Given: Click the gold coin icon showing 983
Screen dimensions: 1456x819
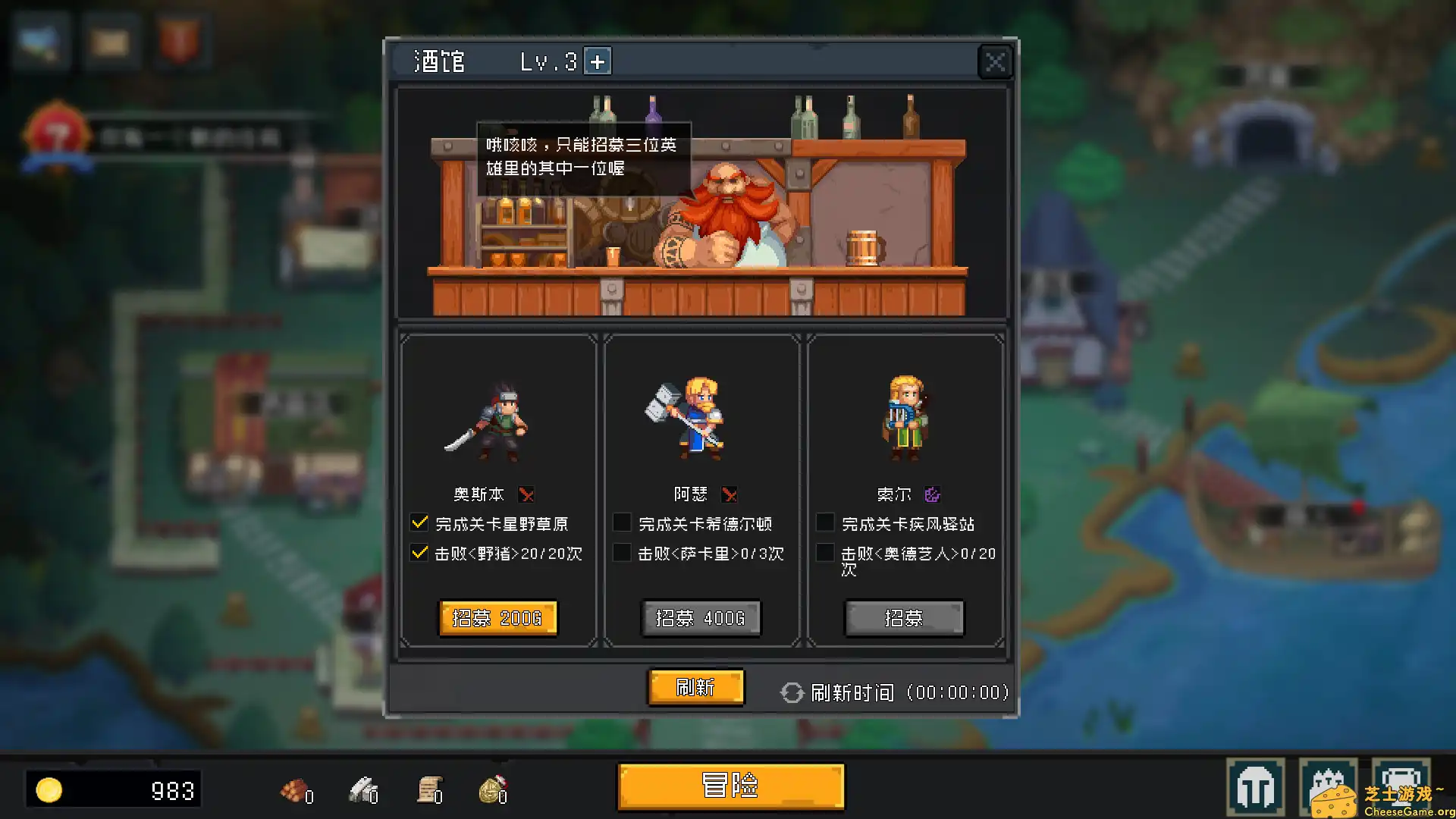Looking at the screenshot, I should point(50,789).
